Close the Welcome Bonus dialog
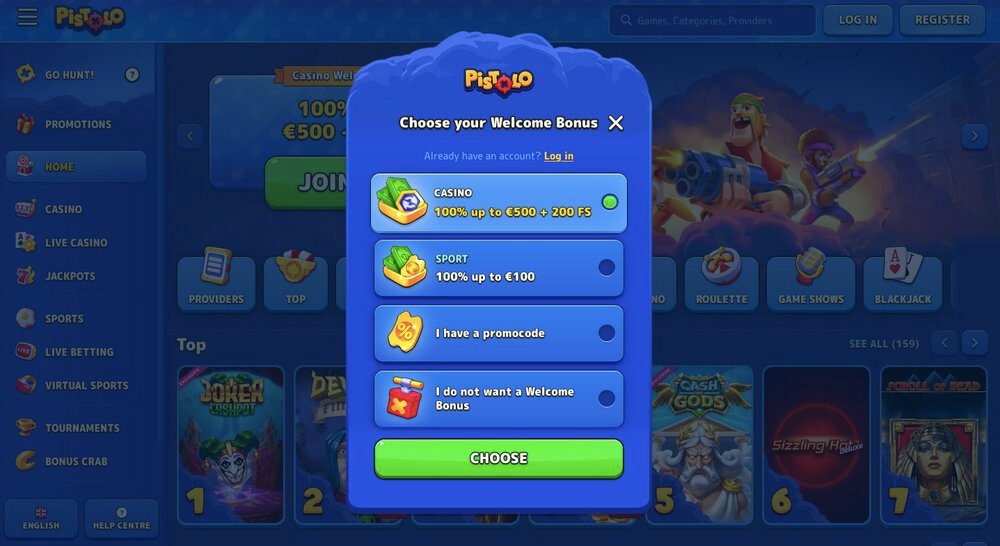The image size is (1000, 546). point(616,123)
